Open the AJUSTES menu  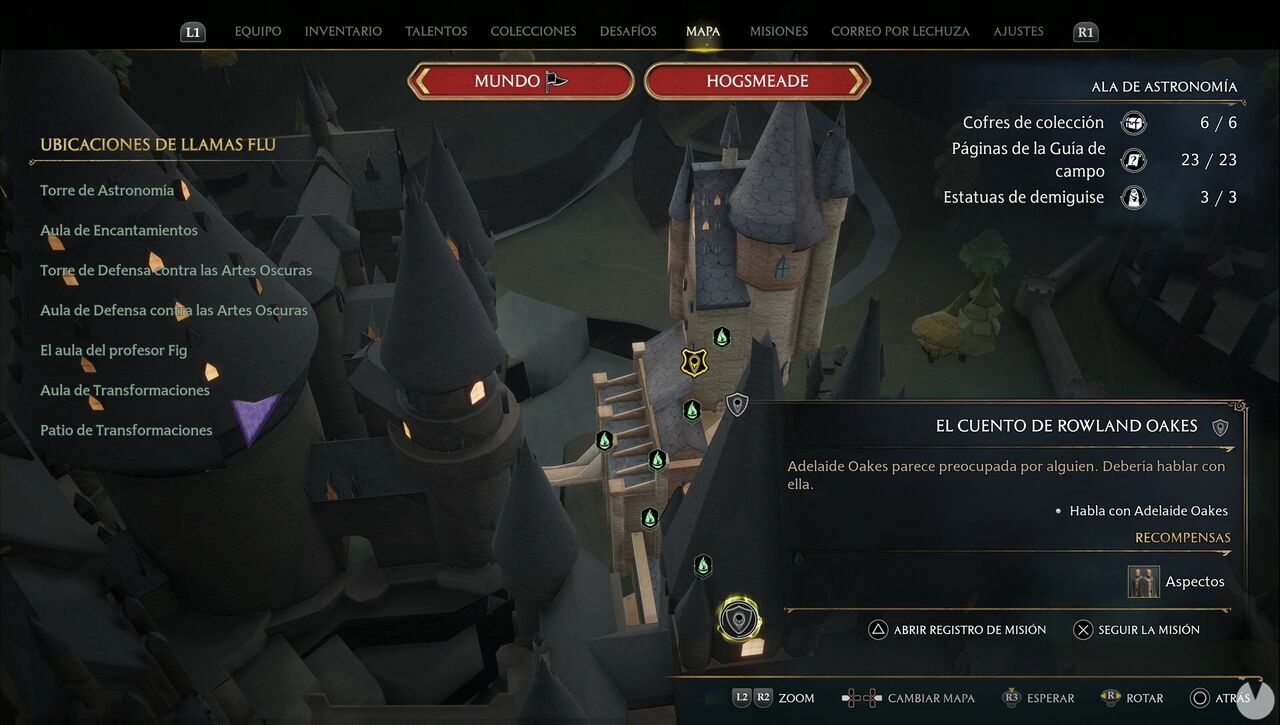click(x=1018, y=31)
